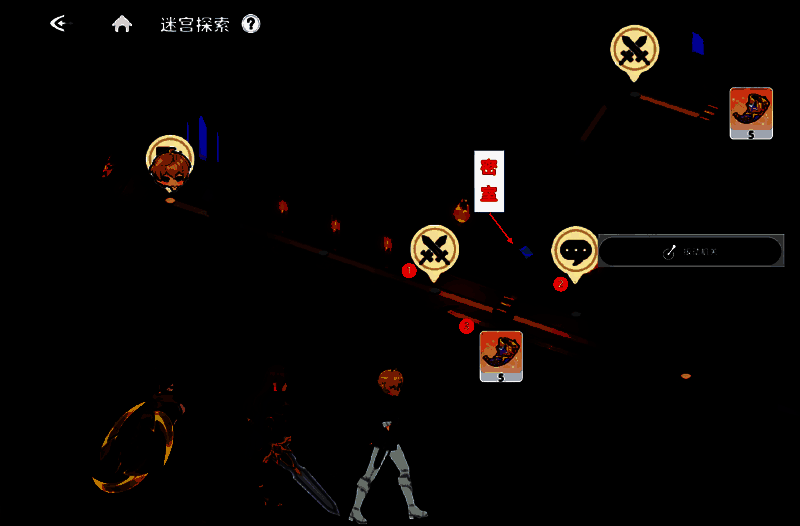Select the character avatar map marker
This screenshot has height=526, width=800.
(170, 163)
